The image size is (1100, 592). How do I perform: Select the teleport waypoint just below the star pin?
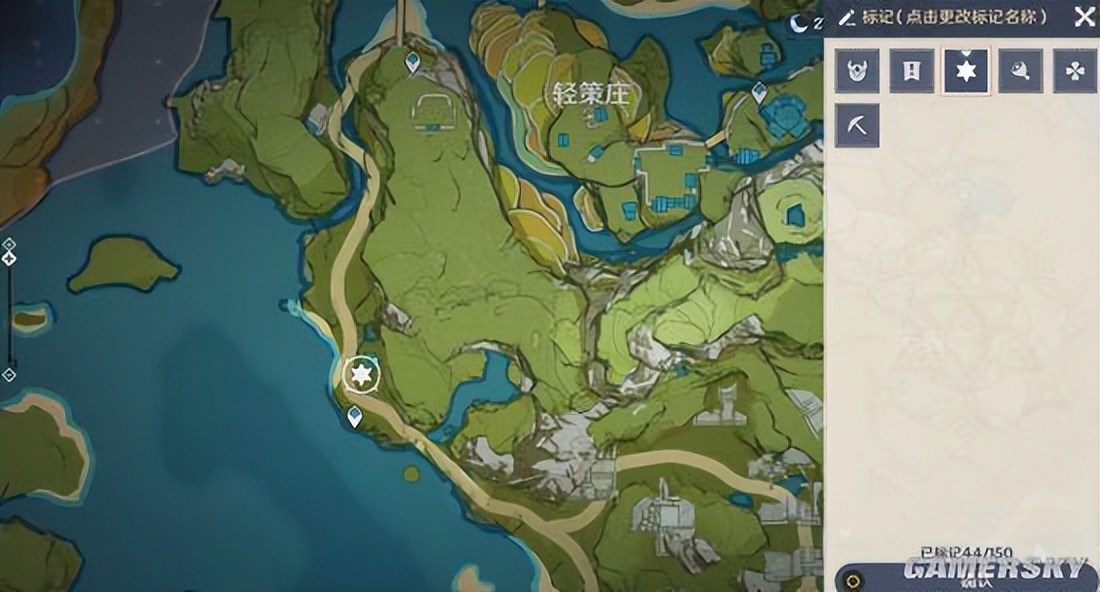pyautogui.click(x=354, y=417)
